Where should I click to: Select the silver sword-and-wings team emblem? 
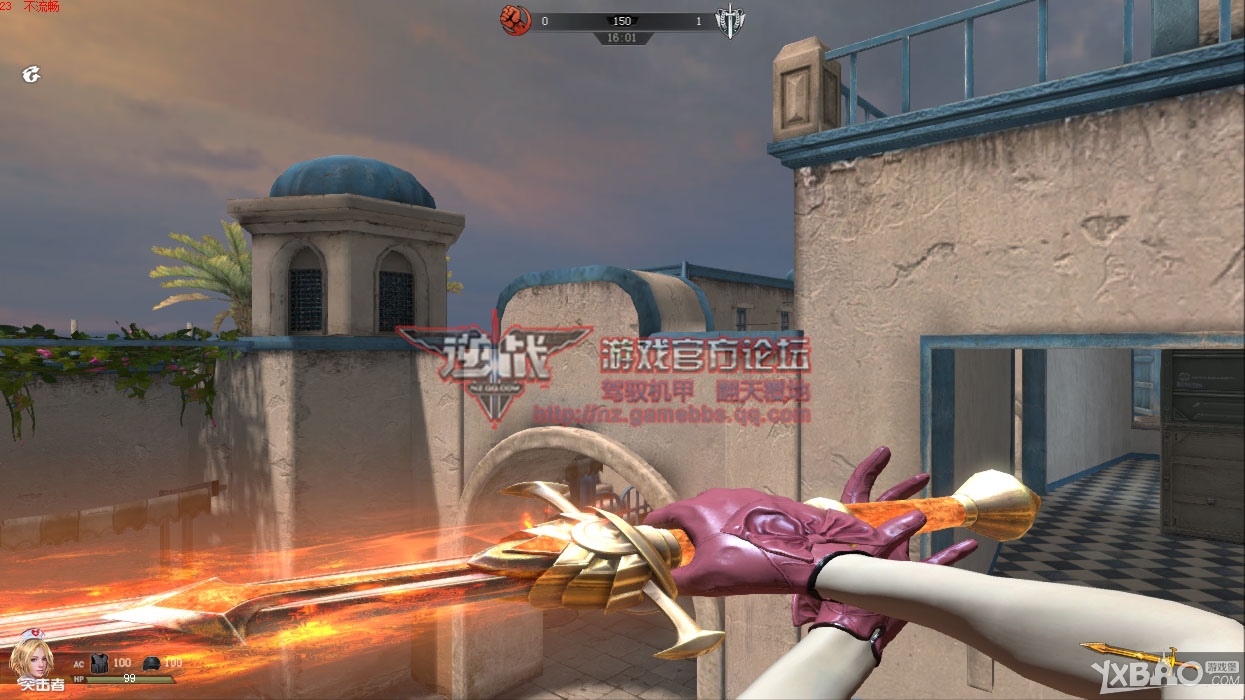[730, 21]
